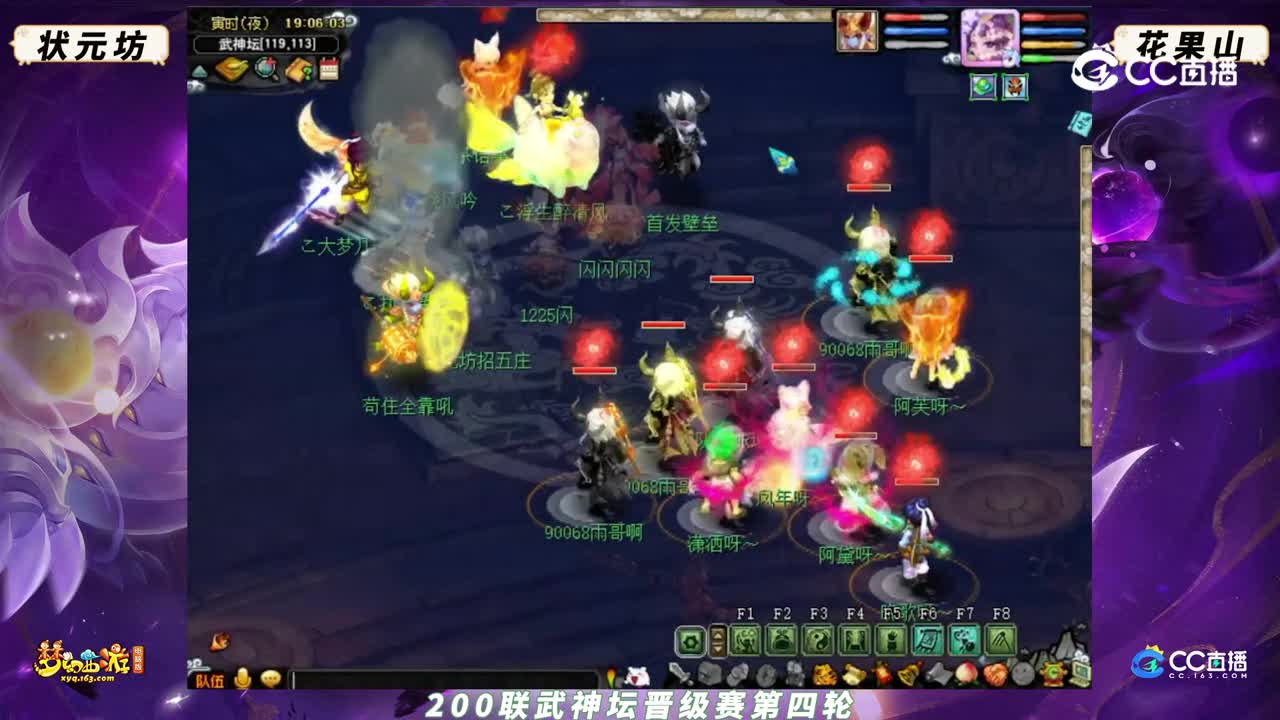The height and width of the screenshot is (720, 1280).
Task: Click the gear settings icon on the skill bar
Action: [690, 643]
